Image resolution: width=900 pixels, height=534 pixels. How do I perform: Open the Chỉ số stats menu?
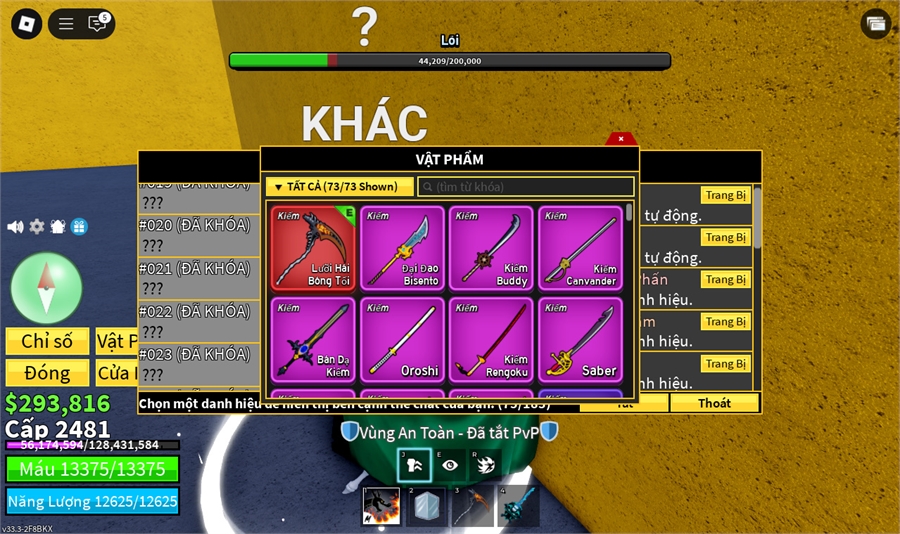[x=47, y=341]
